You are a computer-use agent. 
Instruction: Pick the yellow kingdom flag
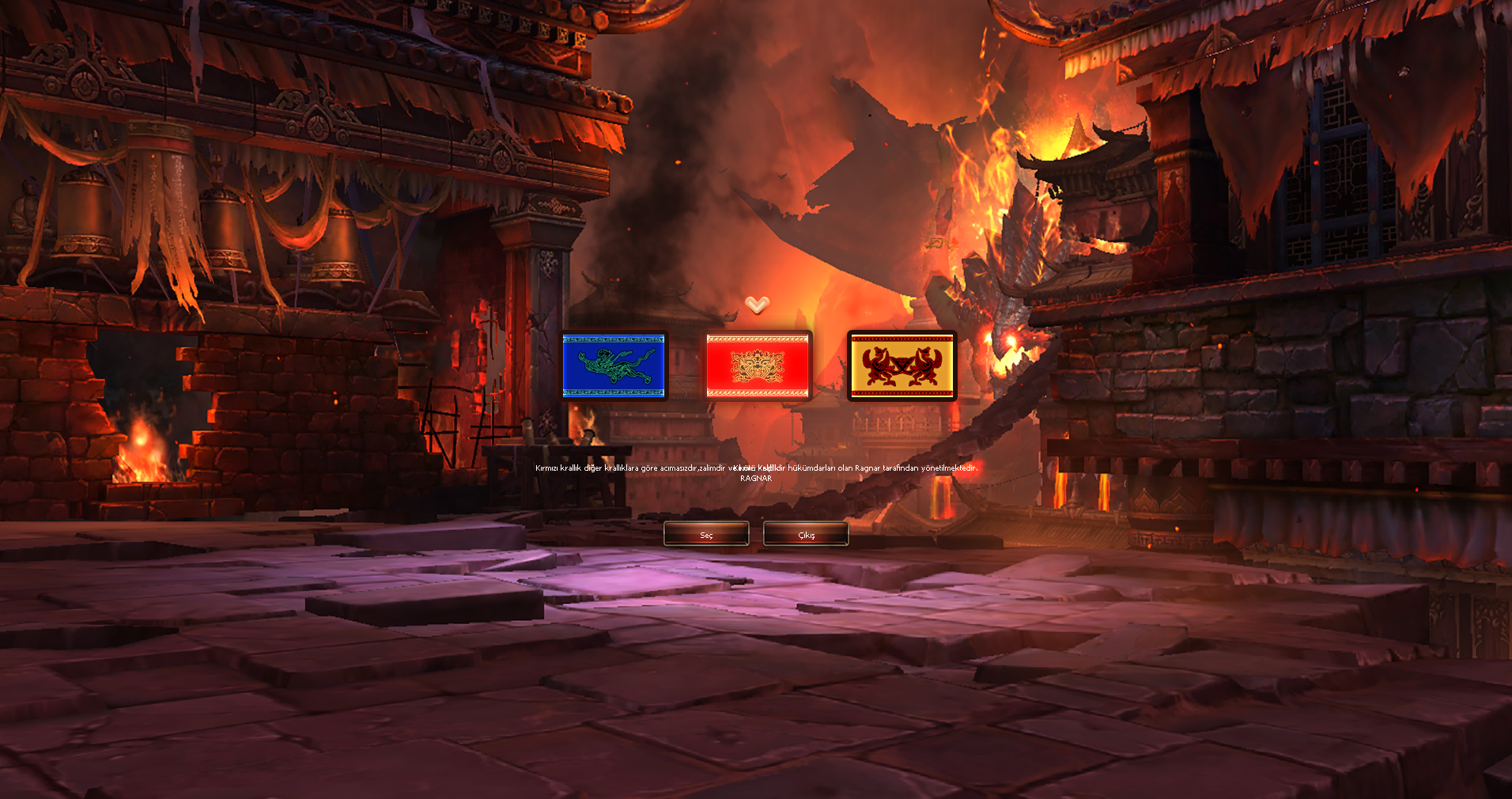pos(902,365)
